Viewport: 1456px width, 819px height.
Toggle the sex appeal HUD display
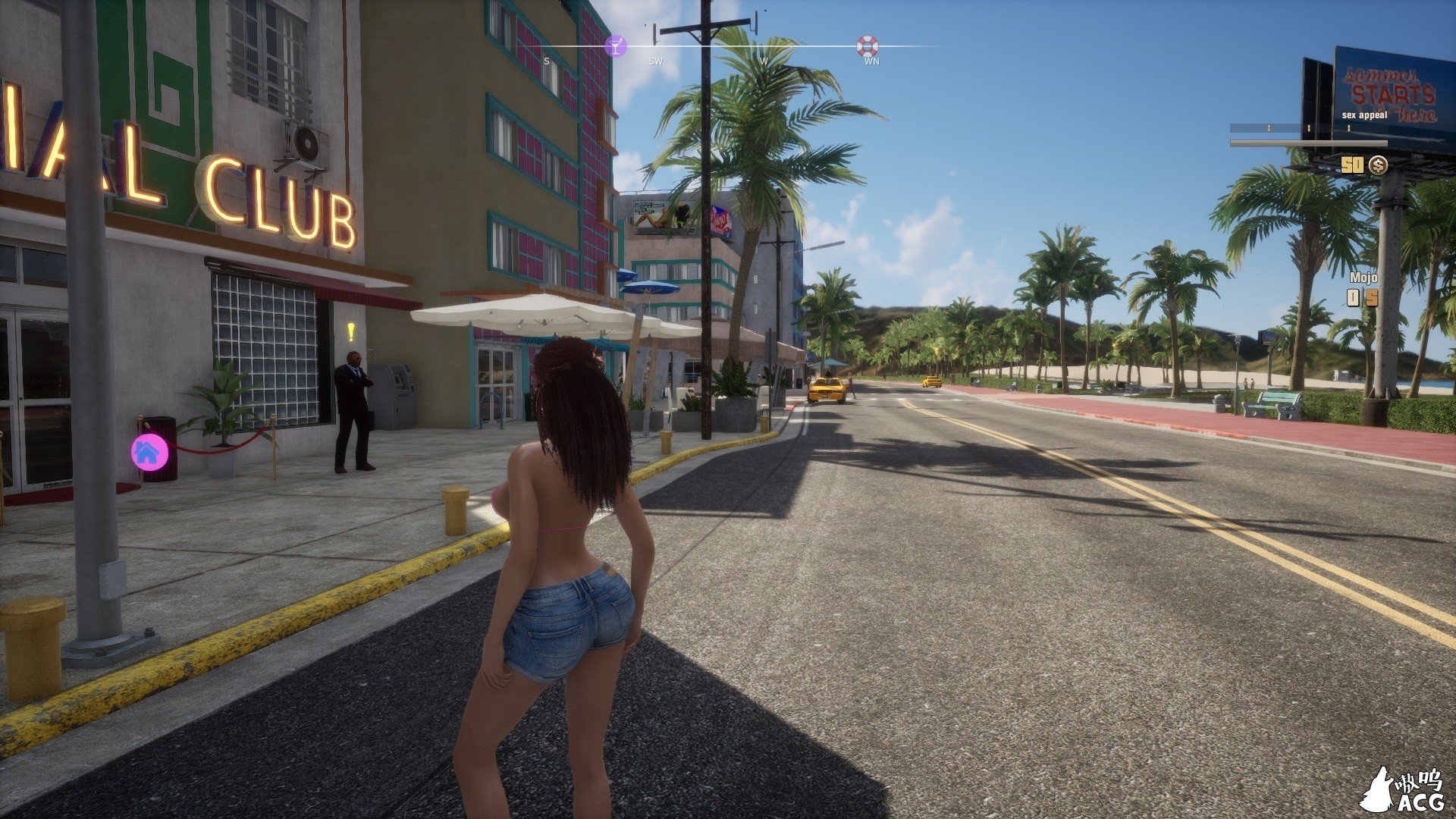(x=1365, y=115)
